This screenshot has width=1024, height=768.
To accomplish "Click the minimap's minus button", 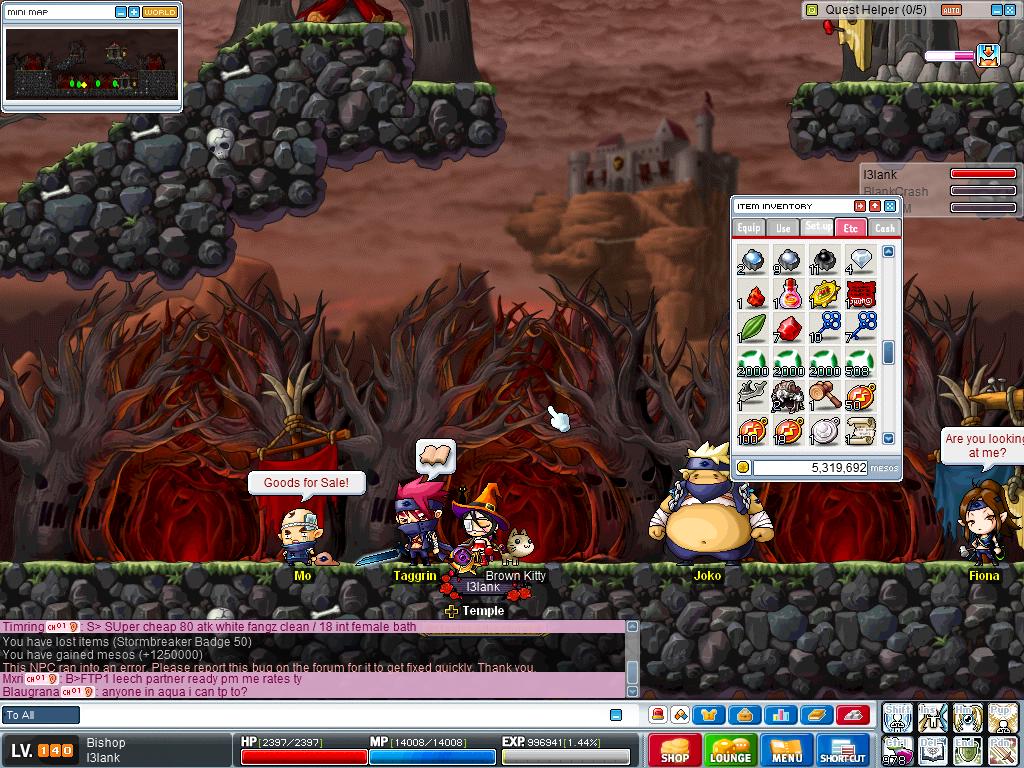I will click(121, 12).
